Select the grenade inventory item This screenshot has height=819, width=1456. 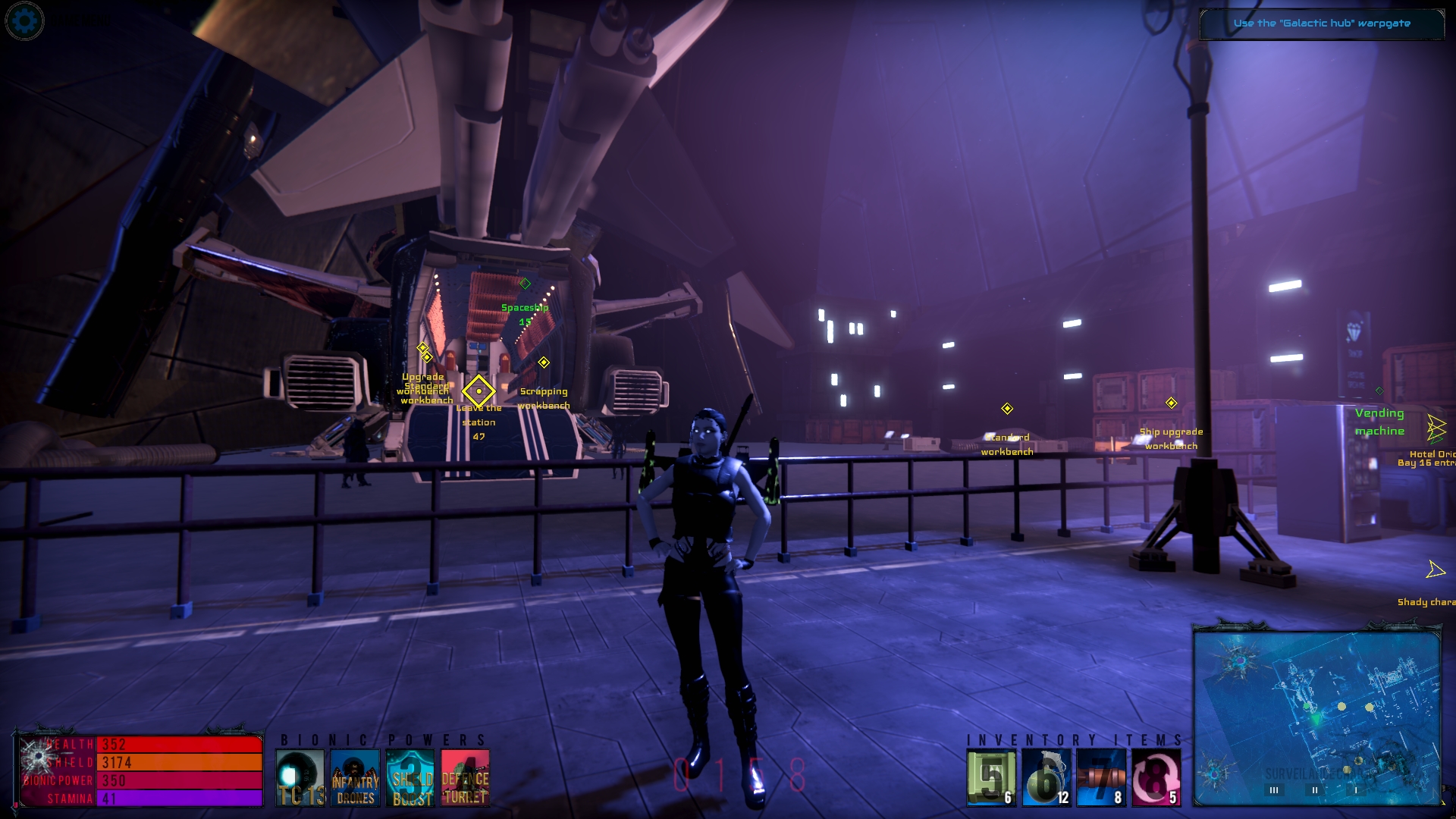point(1046,777)
